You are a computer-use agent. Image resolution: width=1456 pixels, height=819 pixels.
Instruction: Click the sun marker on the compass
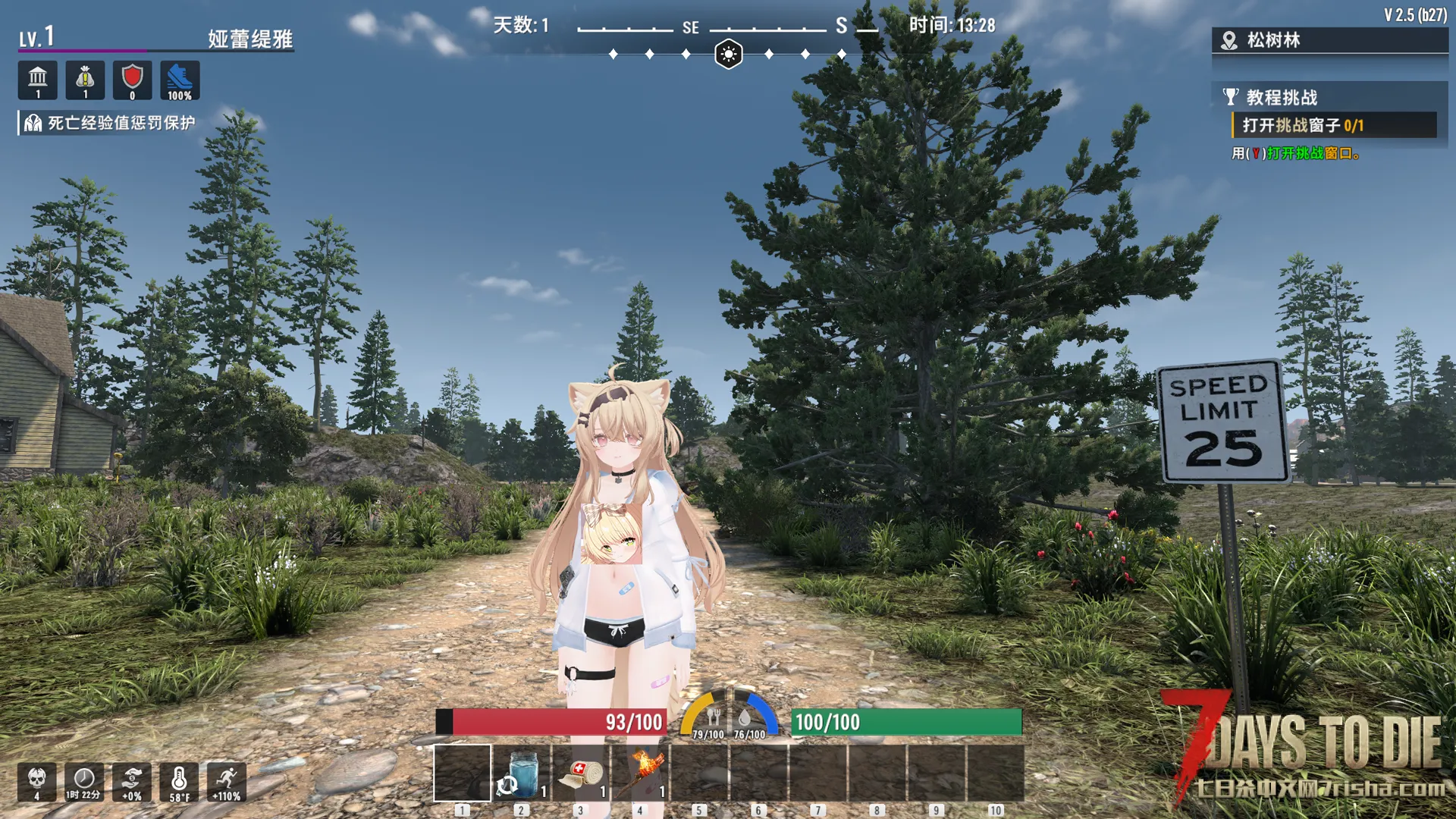pos(728,55)
